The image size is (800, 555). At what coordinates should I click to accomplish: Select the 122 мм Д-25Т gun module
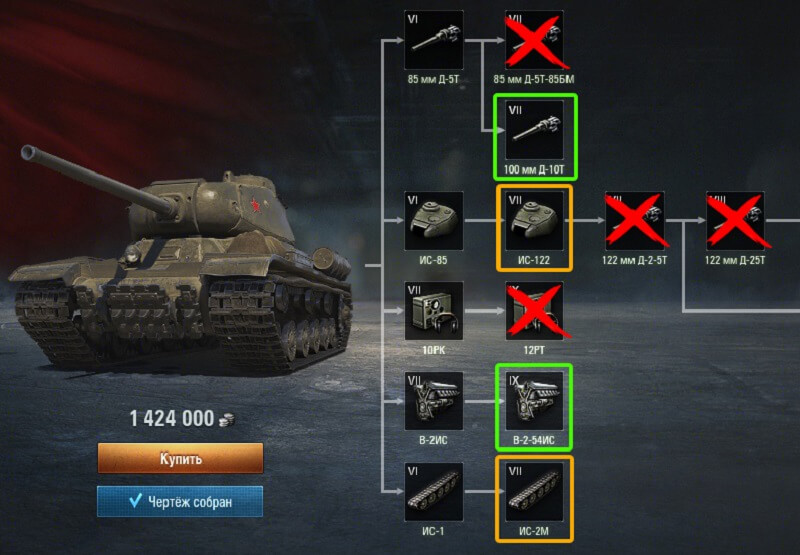pos(735,221)
